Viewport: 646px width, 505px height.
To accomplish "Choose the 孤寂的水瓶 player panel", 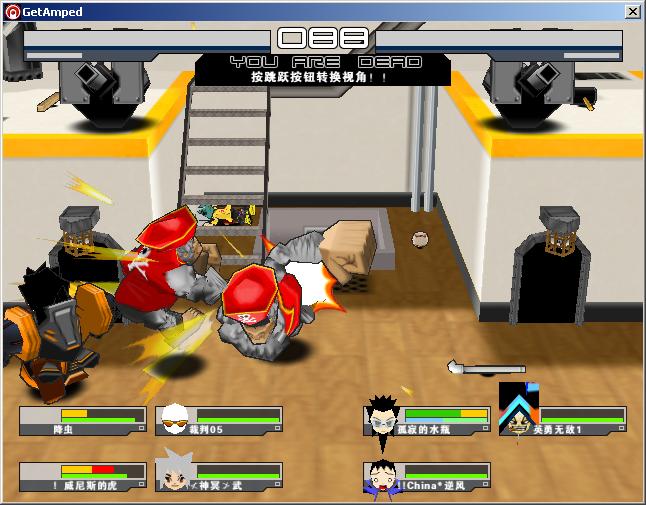I will [427, 421].
